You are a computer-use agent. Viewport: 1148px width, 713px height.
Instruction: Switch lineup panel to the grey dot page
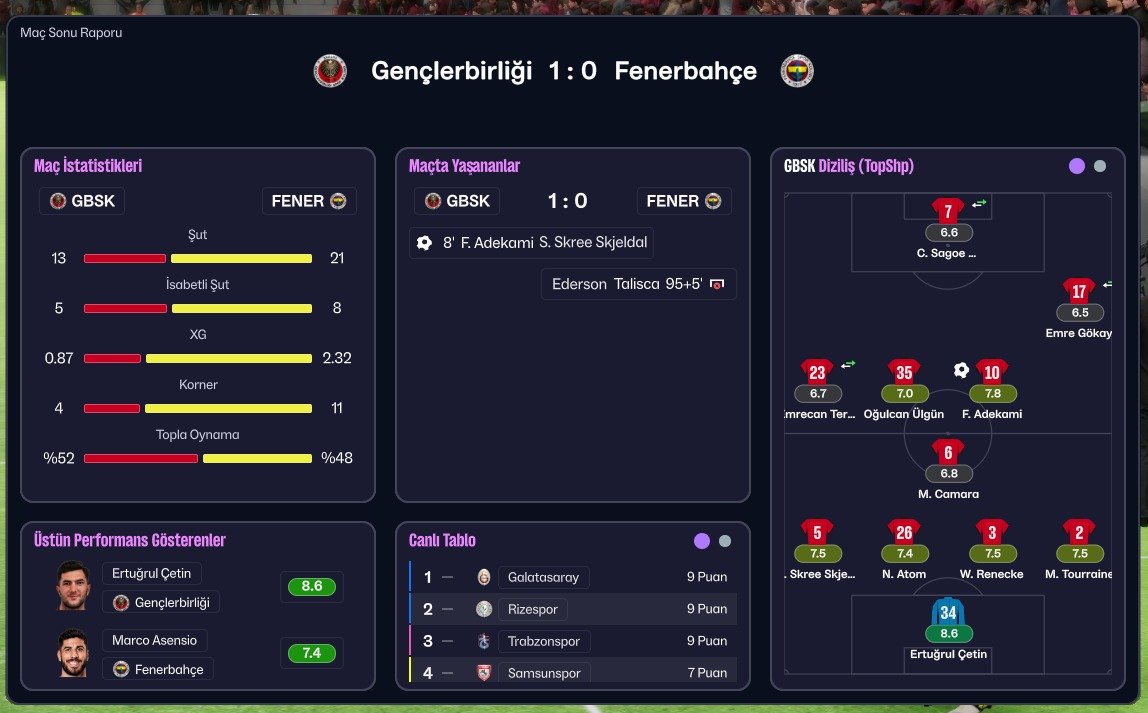pyautogui.click(x=1100, y=167)
